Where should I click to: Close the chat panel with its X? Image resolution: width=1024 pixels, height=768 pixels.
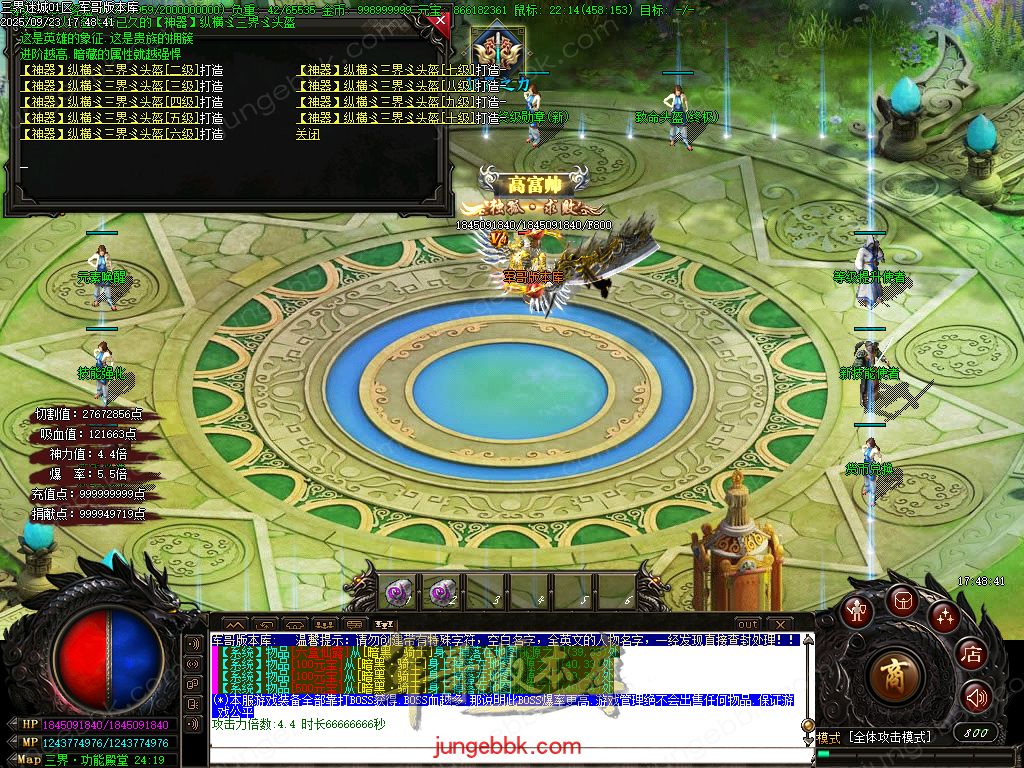(x=780, y=624)
